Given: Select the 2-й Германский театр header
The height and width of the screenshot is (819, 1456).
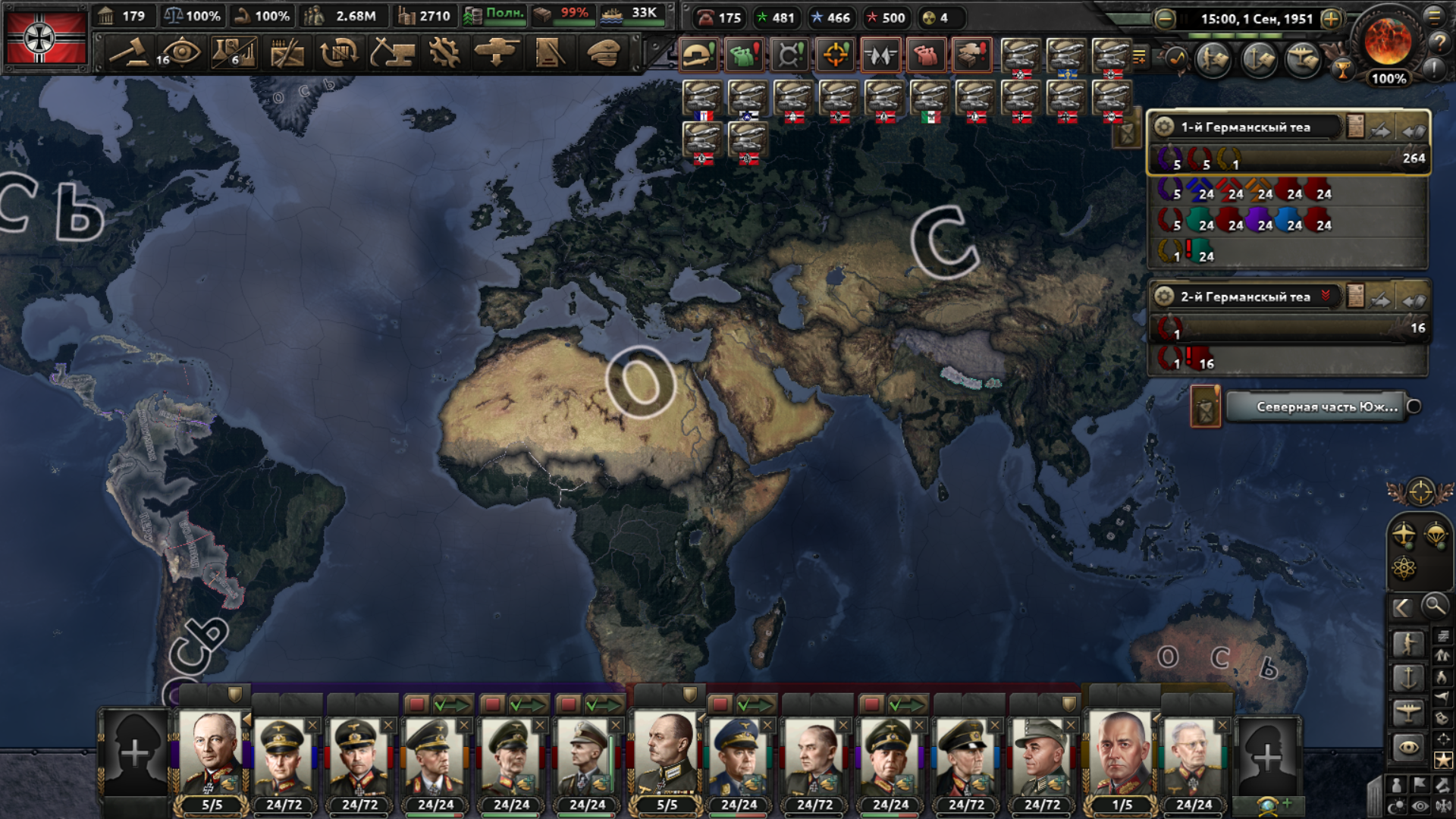Looking at the screenshot, I should point(1245,297).
